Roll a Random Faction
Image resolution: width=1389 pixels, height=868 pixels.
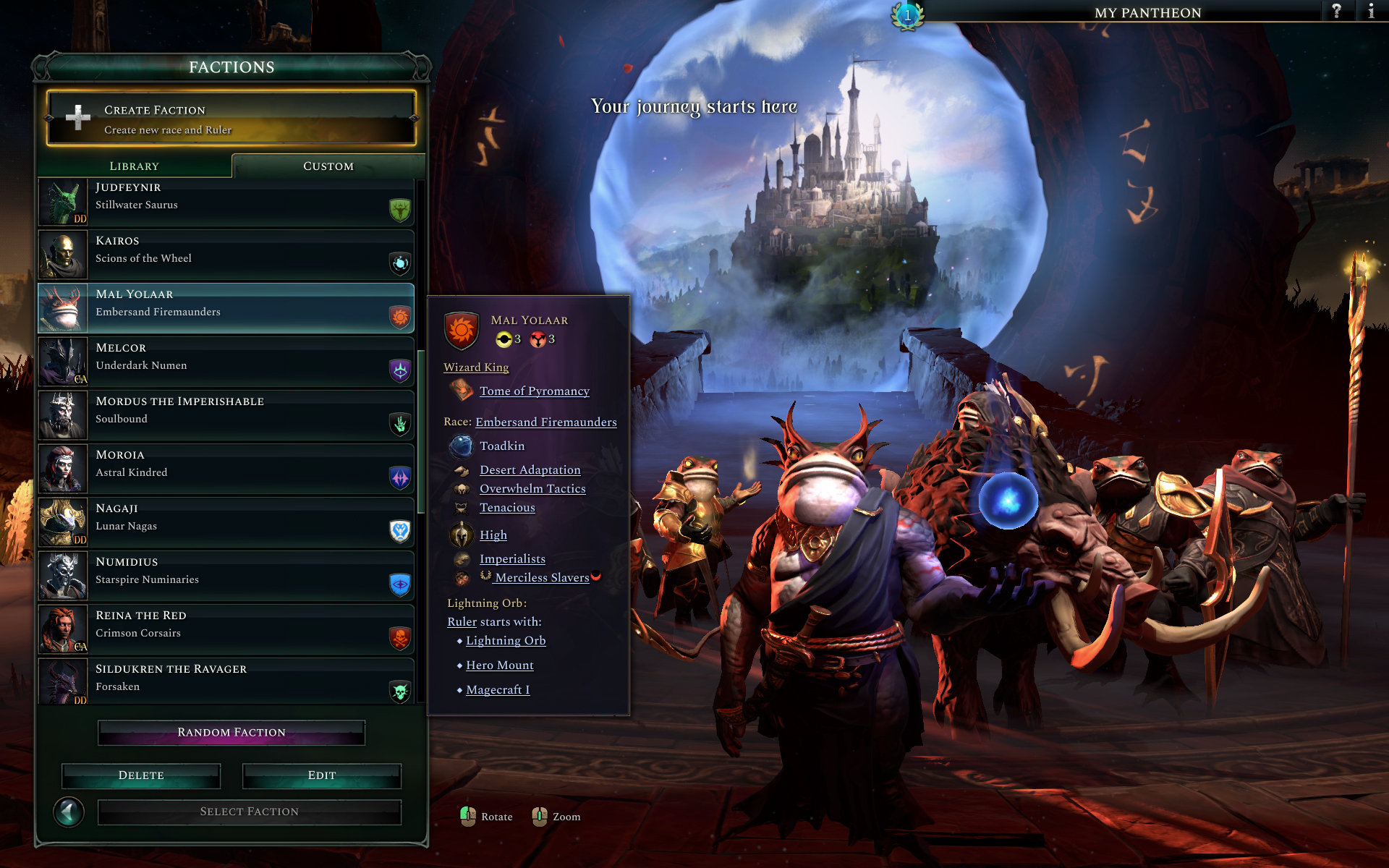point(231,733)
